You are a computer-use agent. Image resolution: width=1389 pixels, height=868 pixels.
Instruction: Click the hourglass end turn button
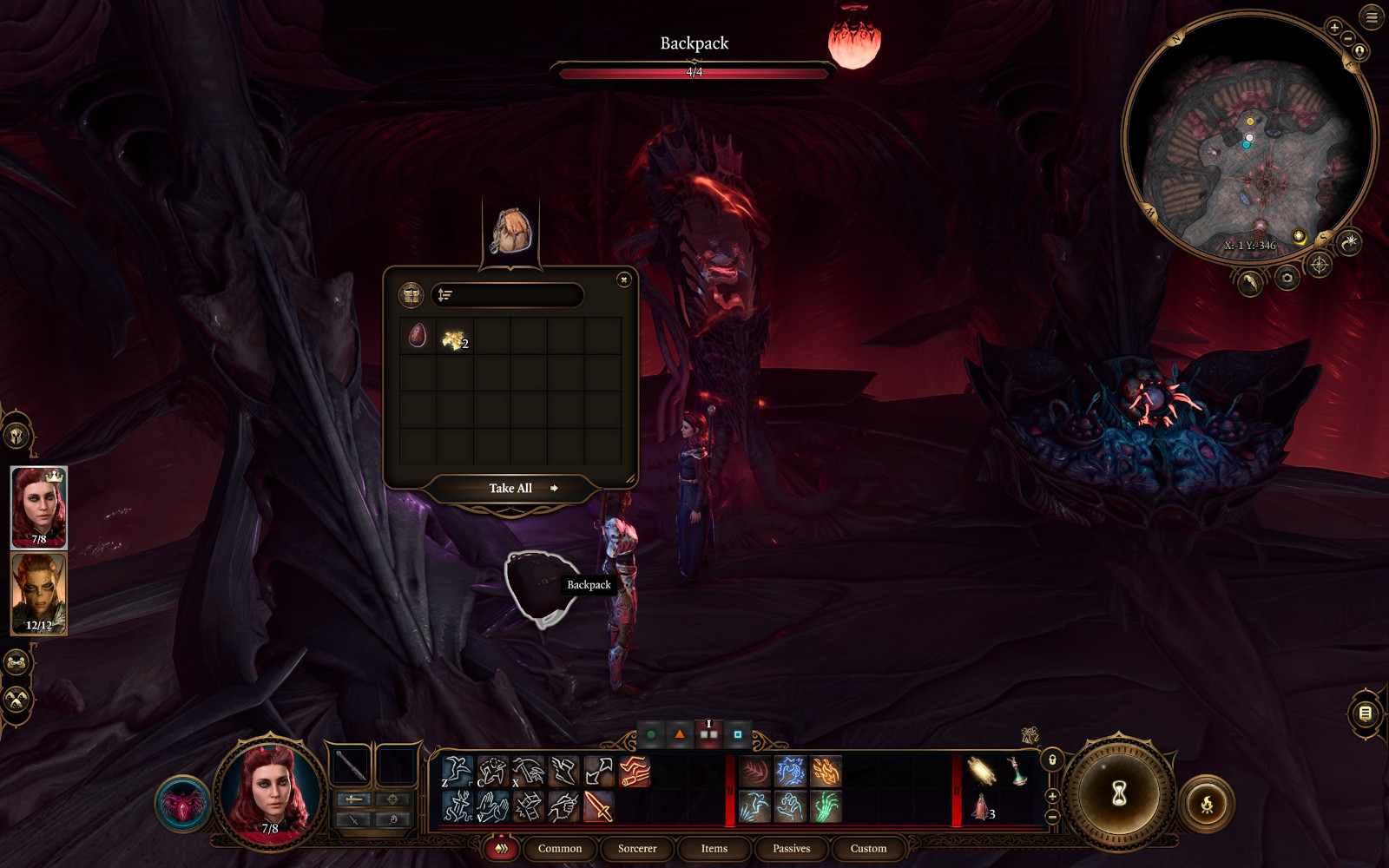[1118, 792]
